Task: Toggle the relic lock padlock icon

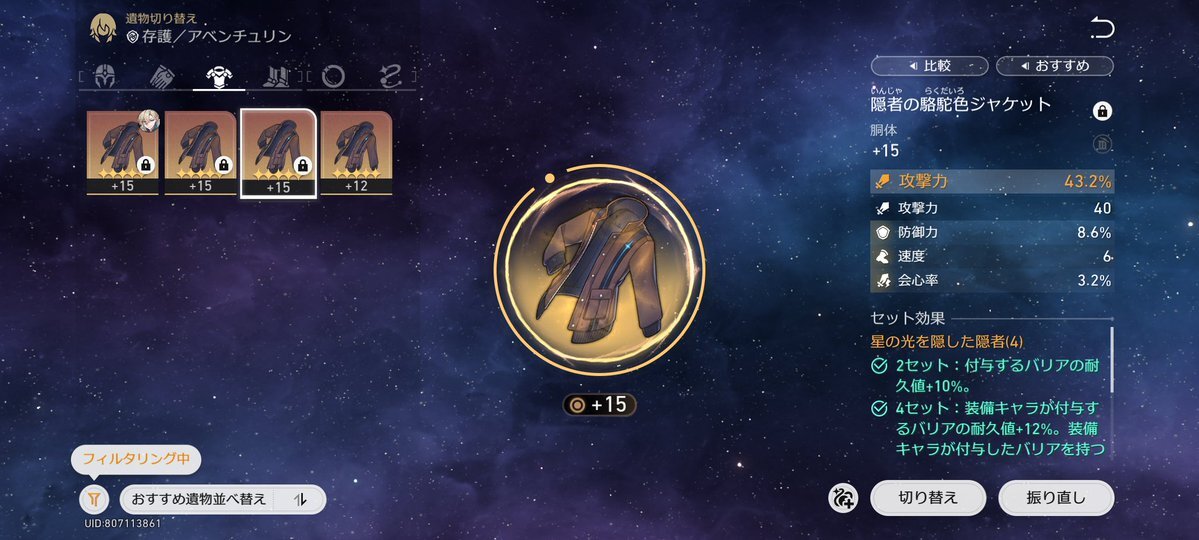Action: 1102,110
